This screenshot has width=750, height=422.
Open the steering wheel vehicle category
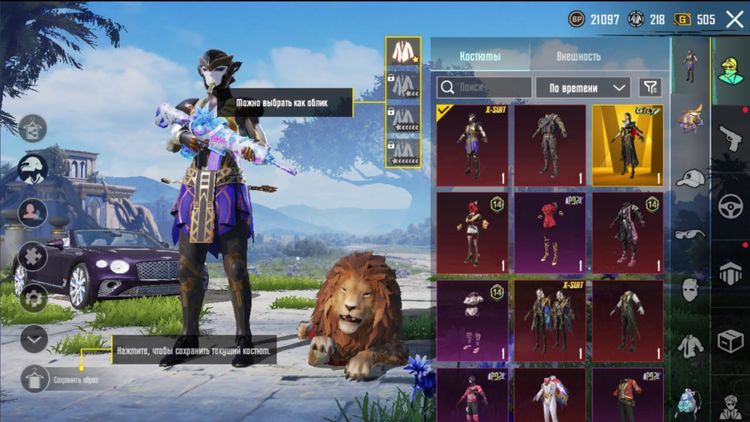pyautogui.click(x=730, y=205)
